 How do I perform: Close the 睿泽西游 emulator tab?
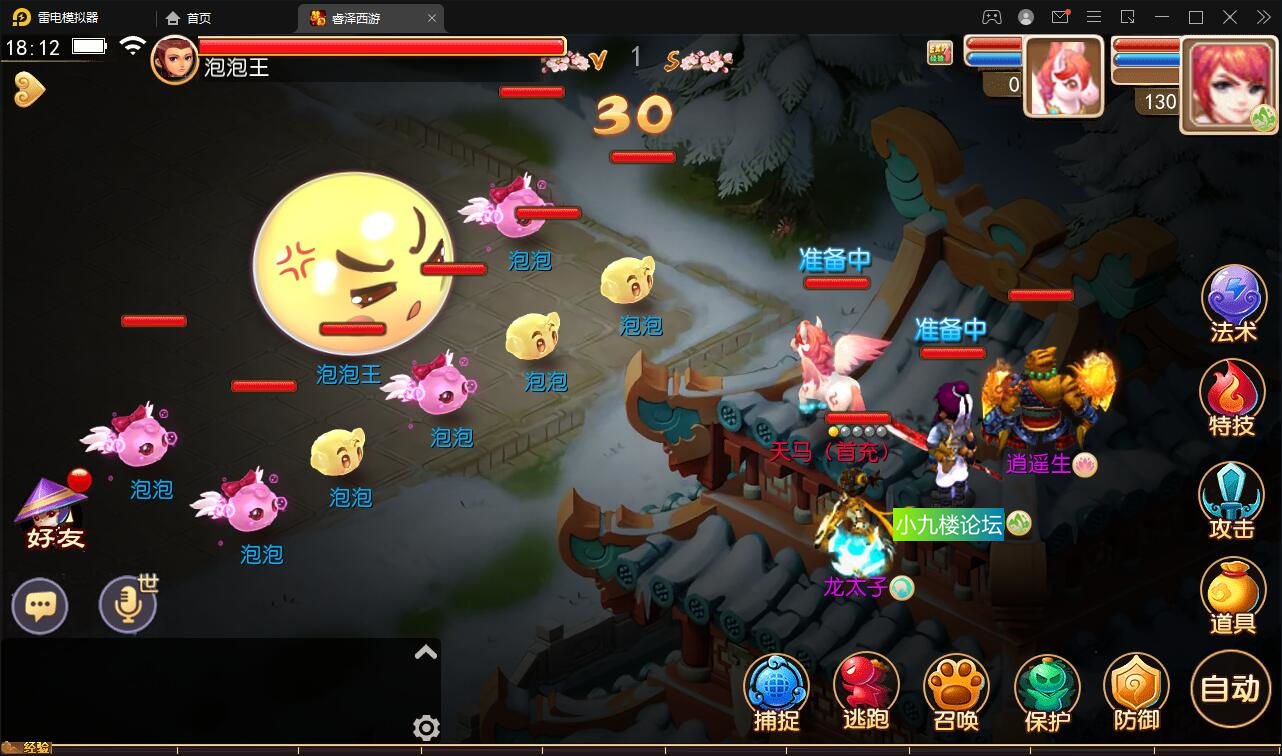coord(432,18)
